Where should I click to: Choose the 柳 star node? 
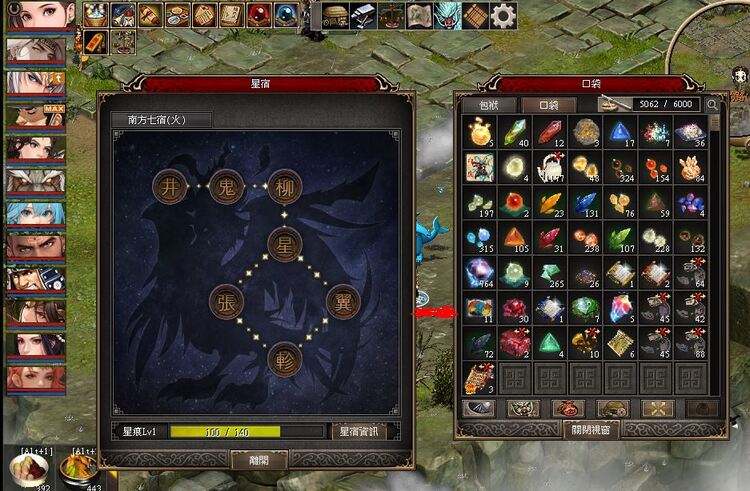point(284,186)
